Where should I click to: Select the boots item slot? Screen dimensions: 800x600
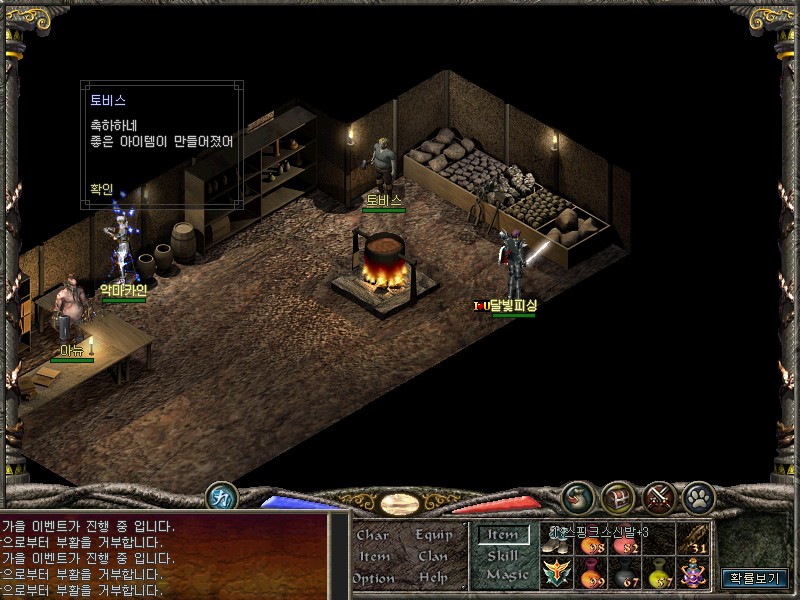click(x=558, y=540)
